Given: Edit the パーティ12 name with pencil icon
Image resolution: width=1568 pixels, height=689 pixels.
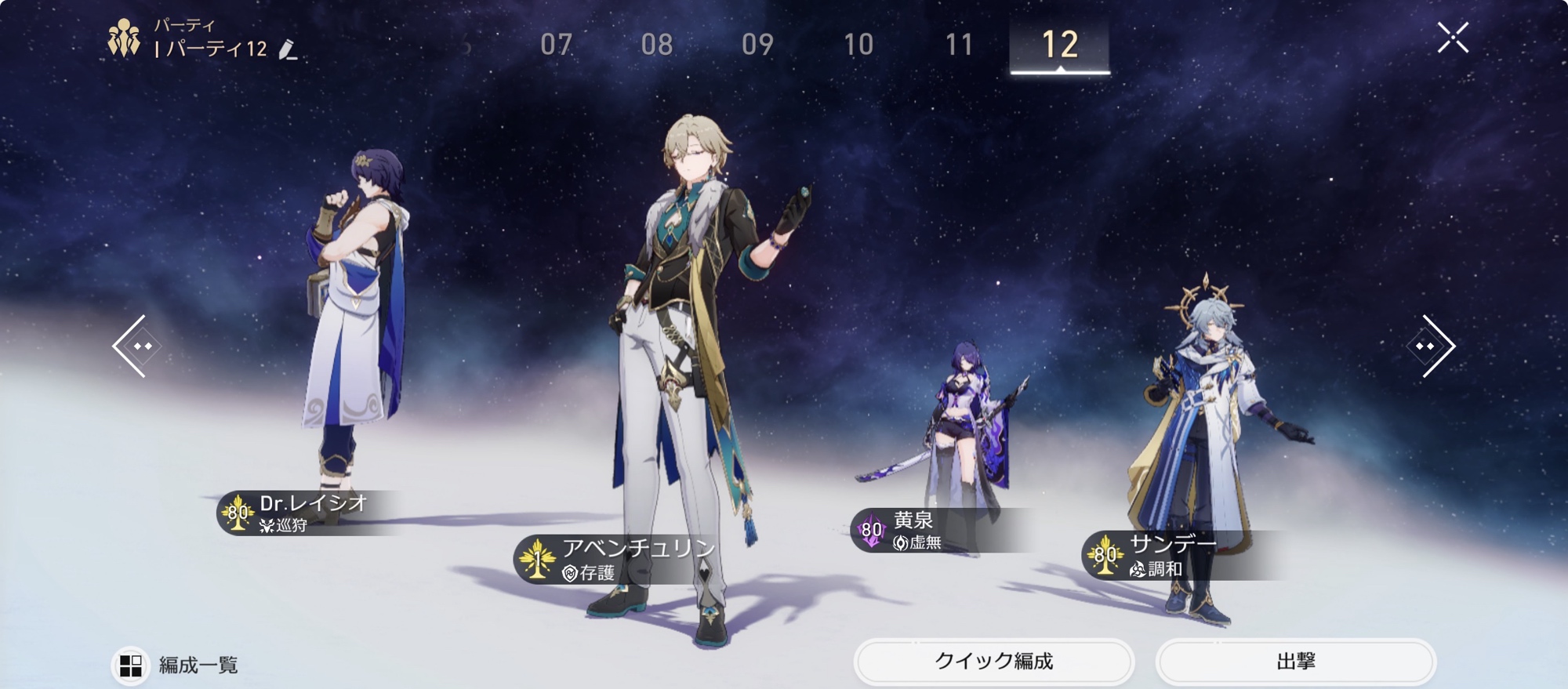Looking at the screenshot, I should click(x=288, y=50).
